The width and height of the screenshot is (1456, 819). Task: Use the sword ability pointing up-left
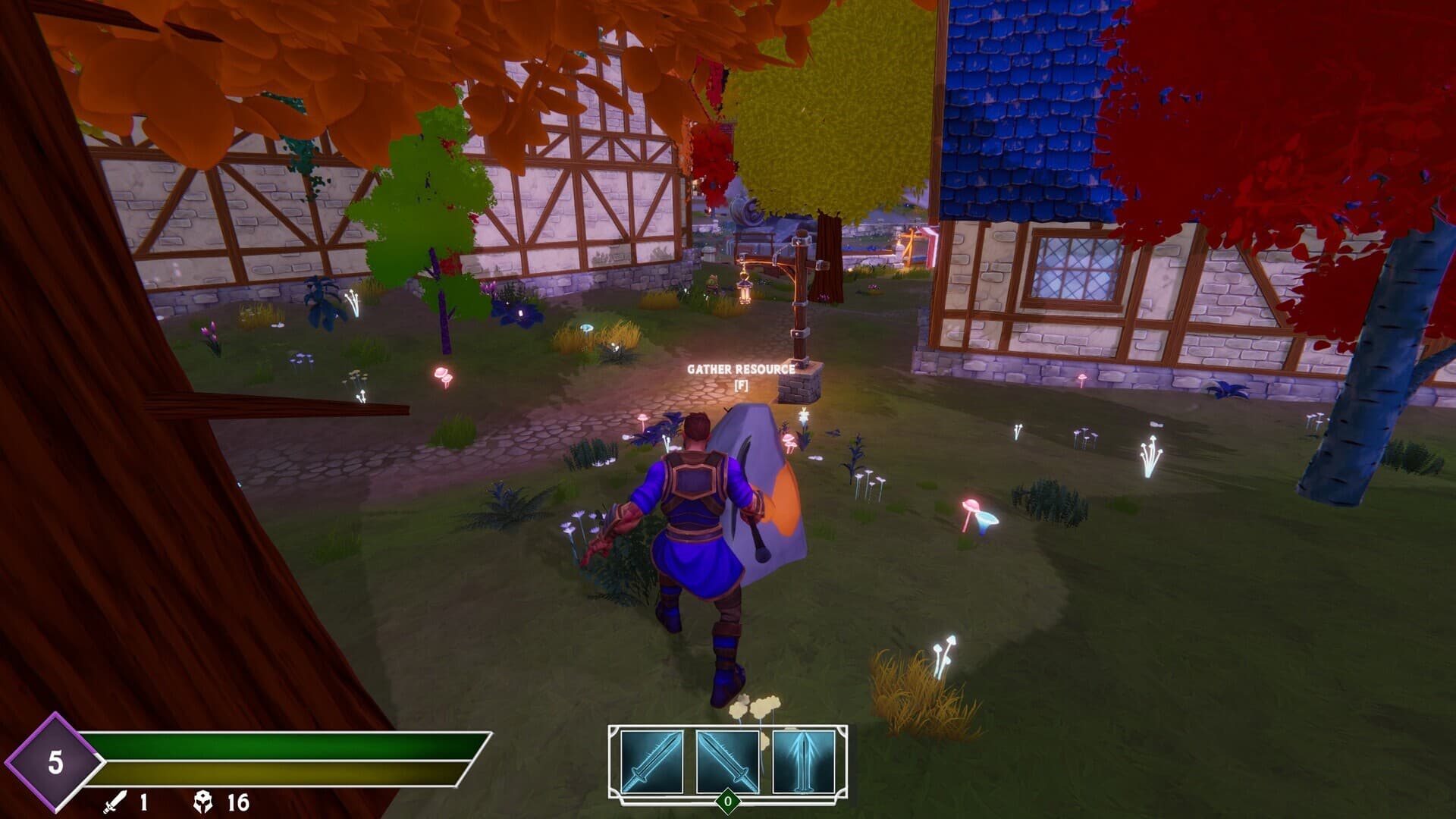(x=727, y=761)
